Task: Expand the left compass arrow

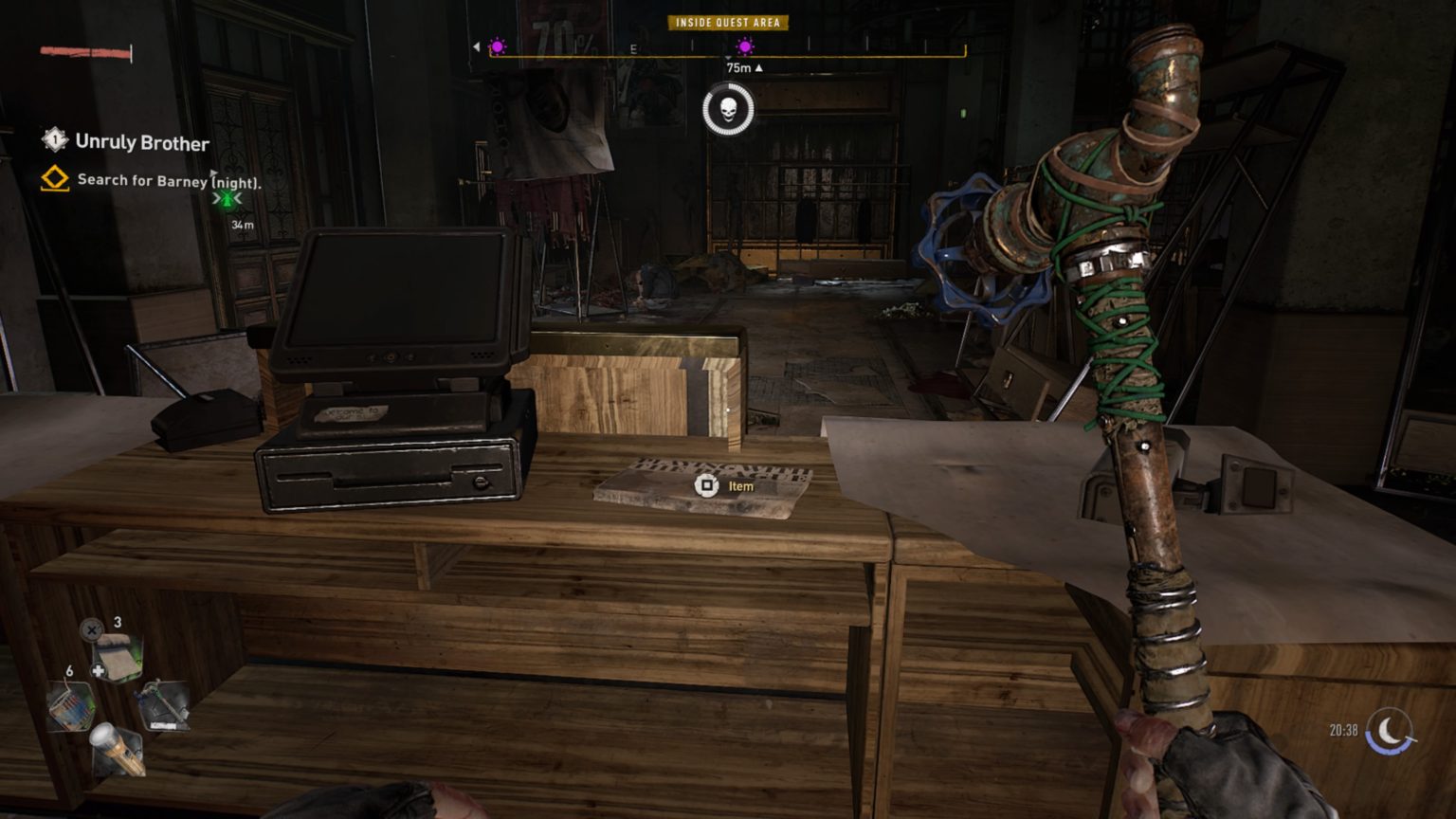Action: click(x=476, y=45)
